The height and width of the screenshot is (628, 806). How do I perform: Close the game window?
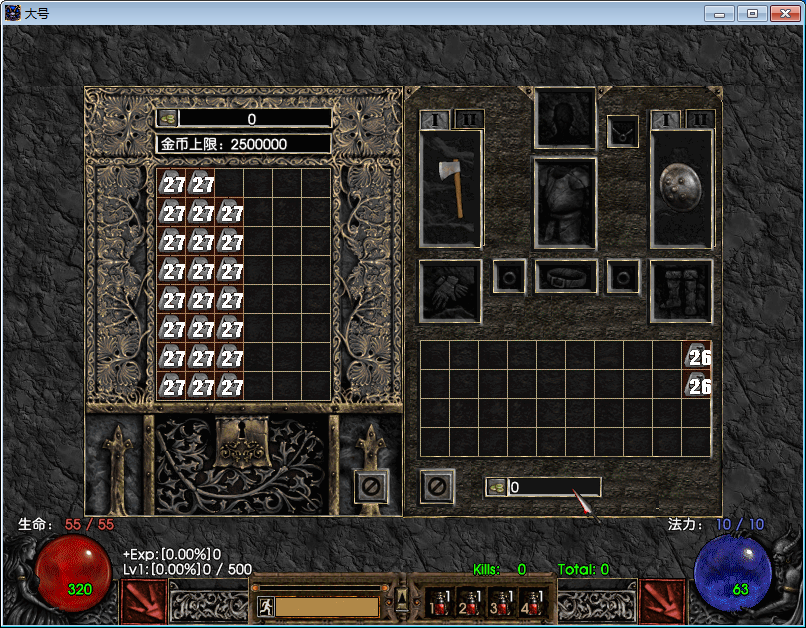point(783,13)
